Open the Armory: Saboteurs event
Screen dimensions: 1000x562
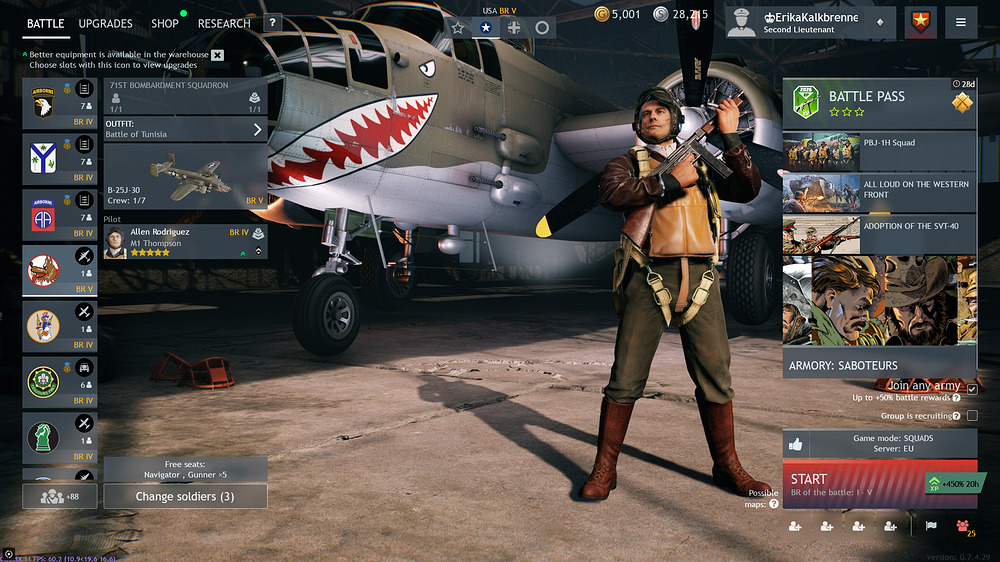coord(879,365)
